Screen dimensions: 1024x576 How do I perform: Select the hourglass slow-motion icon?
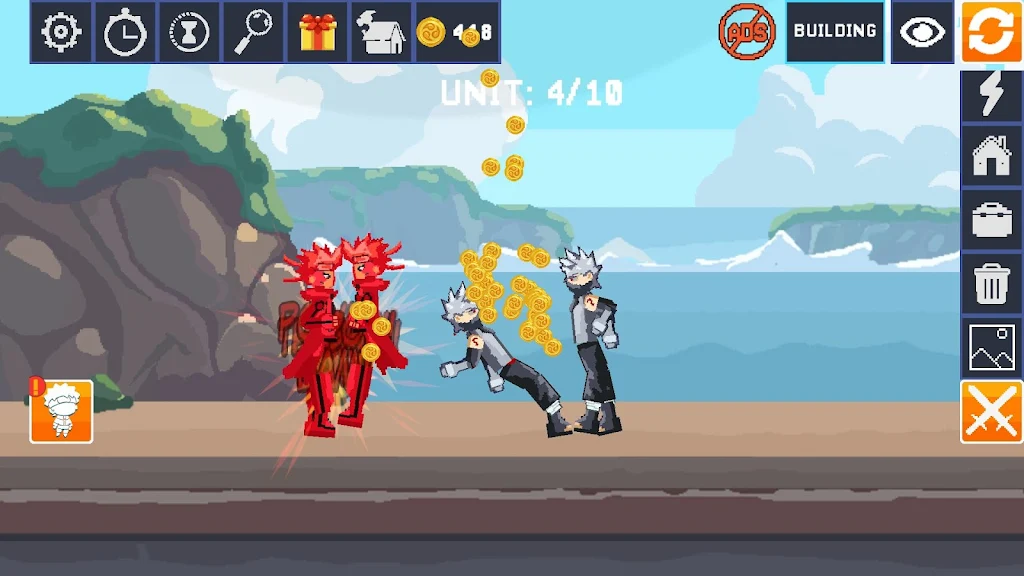pos(189,32)
